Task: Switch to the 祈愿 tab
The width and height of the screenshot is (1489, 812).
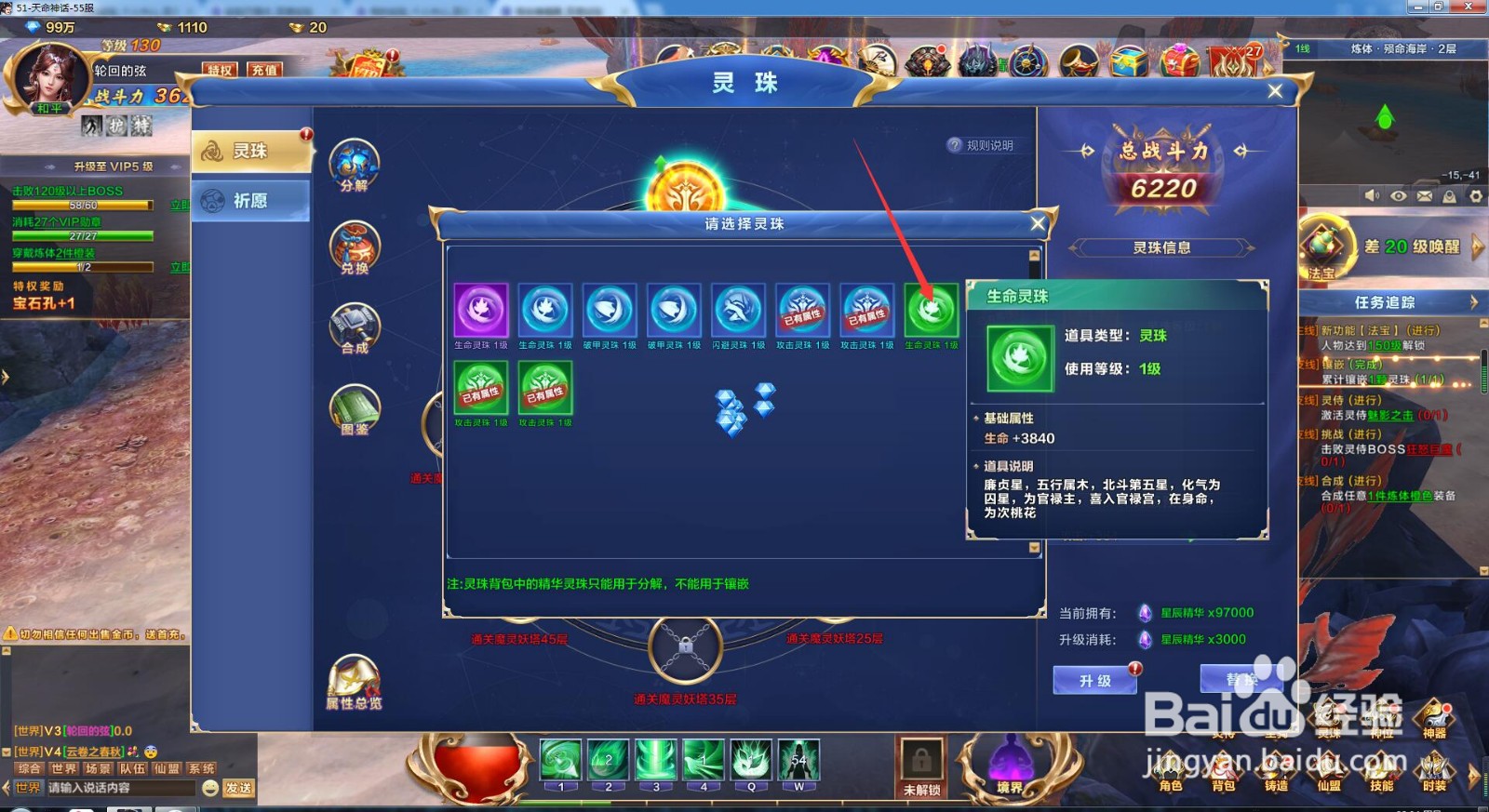Action: click(251, 200)
